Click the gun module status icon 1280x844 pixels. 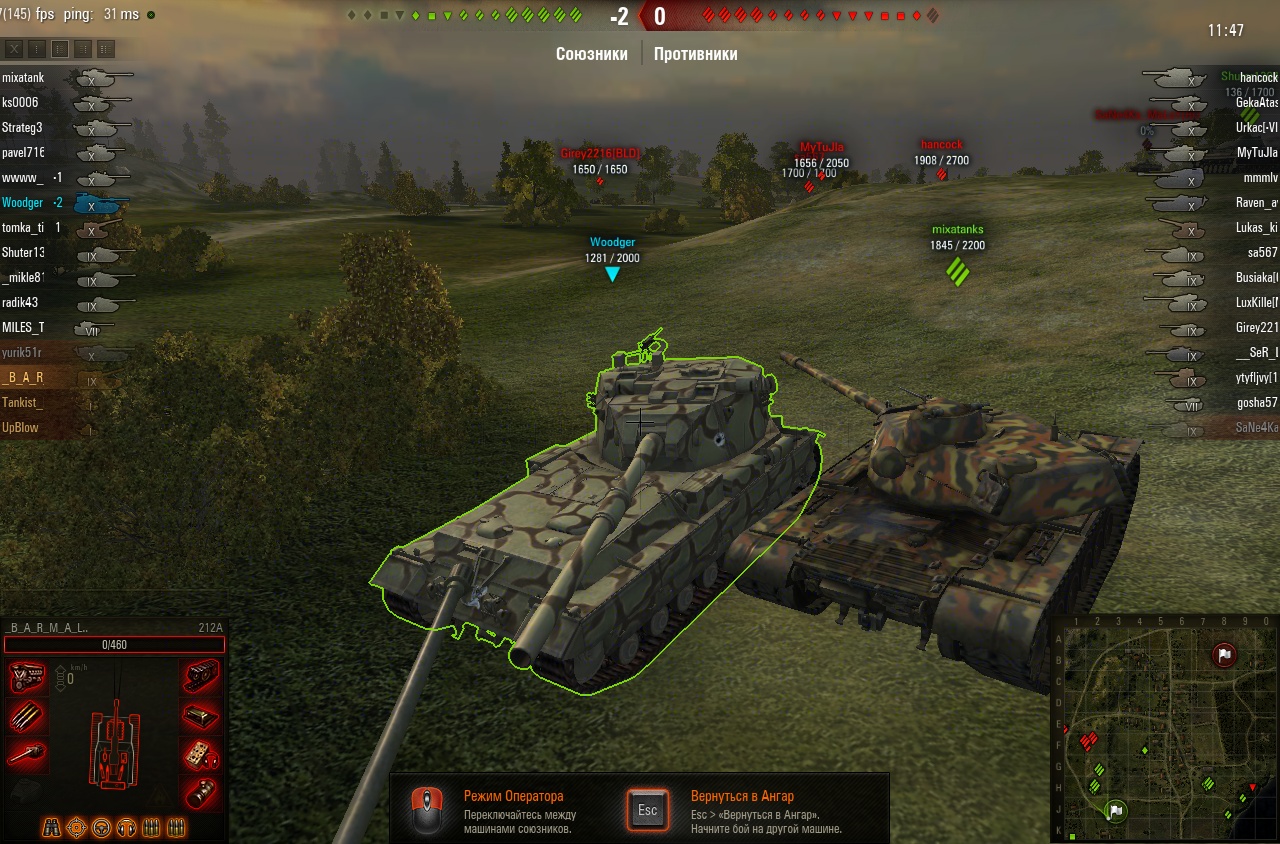27,753
